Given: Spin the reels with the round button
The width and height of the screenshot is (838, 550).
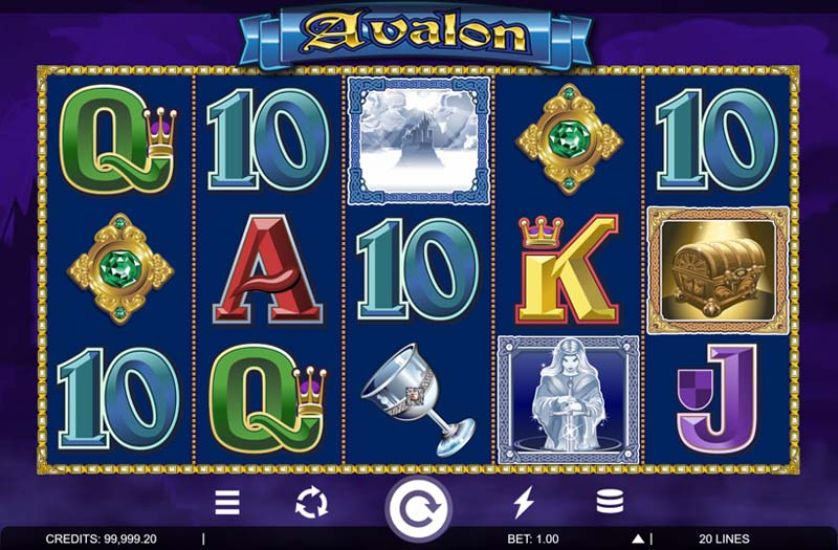Looking at the screenshot, I should pos(419,507).
